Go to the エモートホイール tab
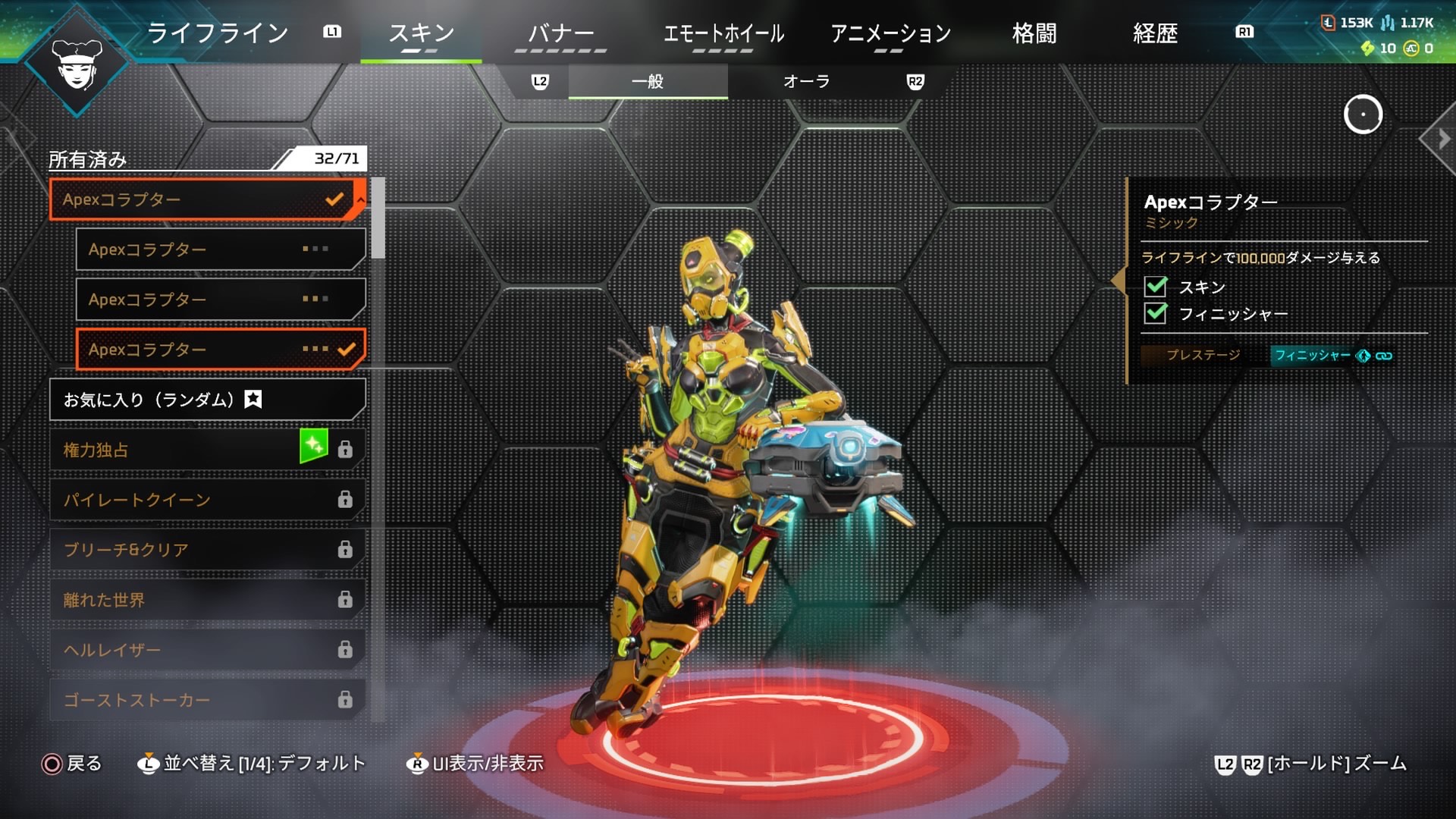This screenshot has width=1456, height=819. [x=723, y=33]
